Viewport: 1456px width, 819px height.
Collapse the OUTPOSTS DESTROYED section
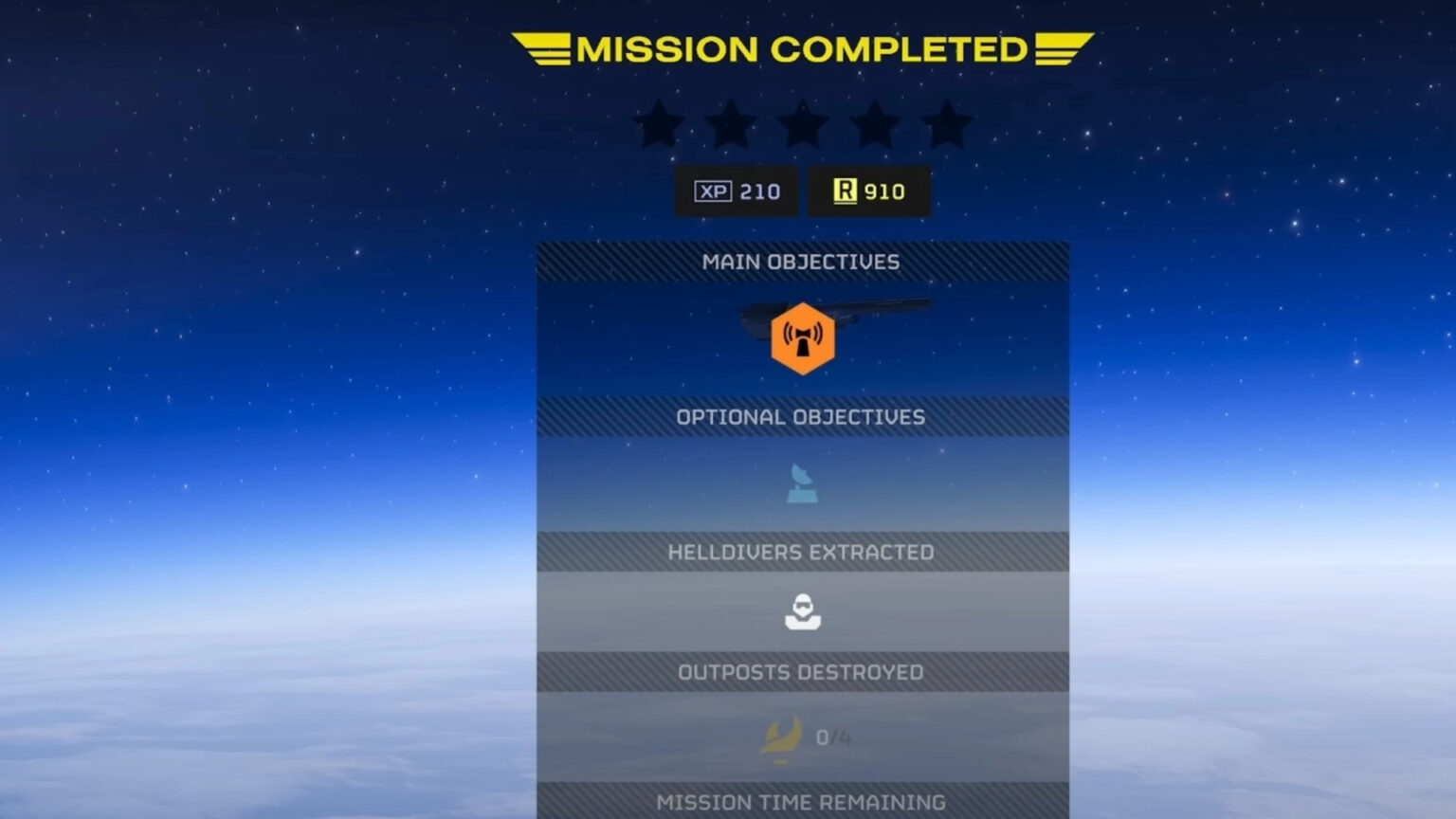click(802, 671)
